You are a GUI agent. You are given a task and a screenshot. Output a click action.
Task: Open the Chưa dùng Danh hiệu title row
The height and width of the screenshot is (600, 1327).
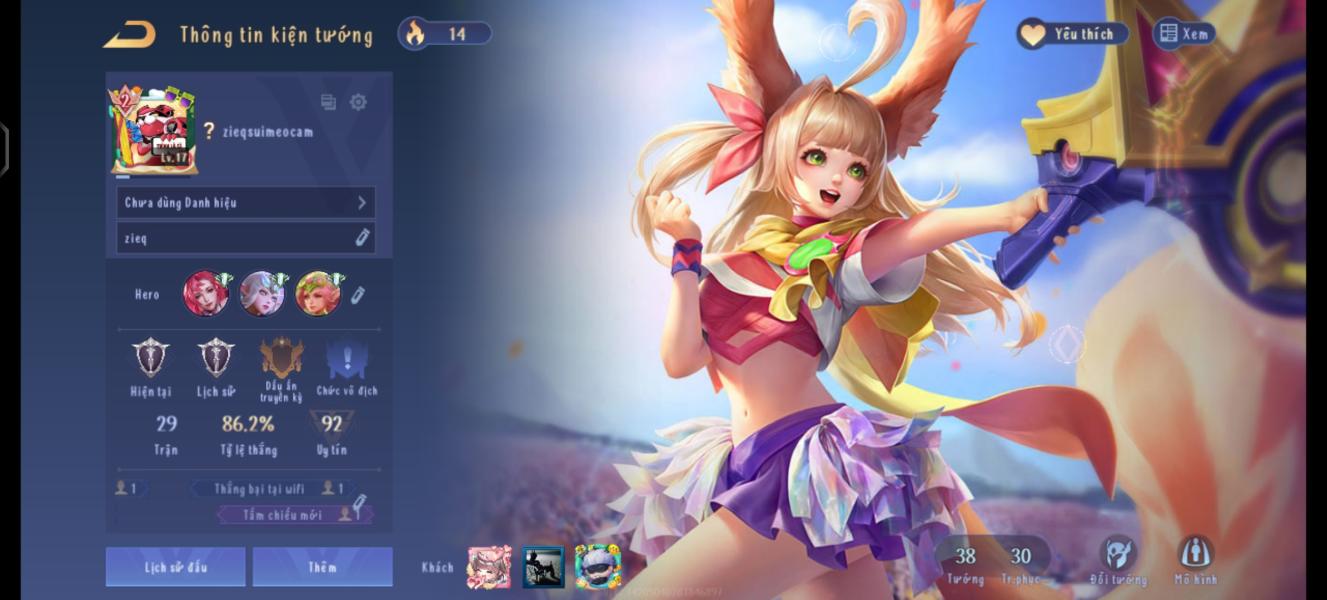(245, 202)
